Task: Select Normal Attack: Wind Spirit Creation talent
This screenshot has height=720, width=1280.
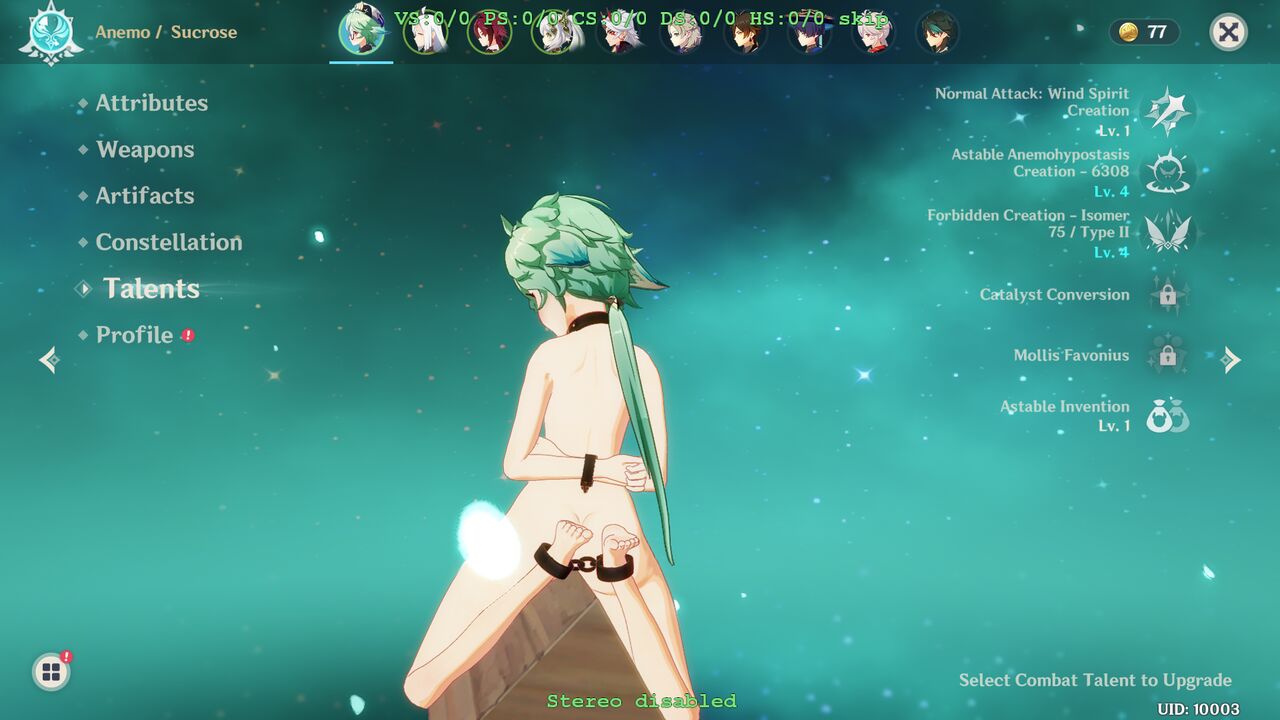Action: pyautogui.click(x=1166, y=111)
